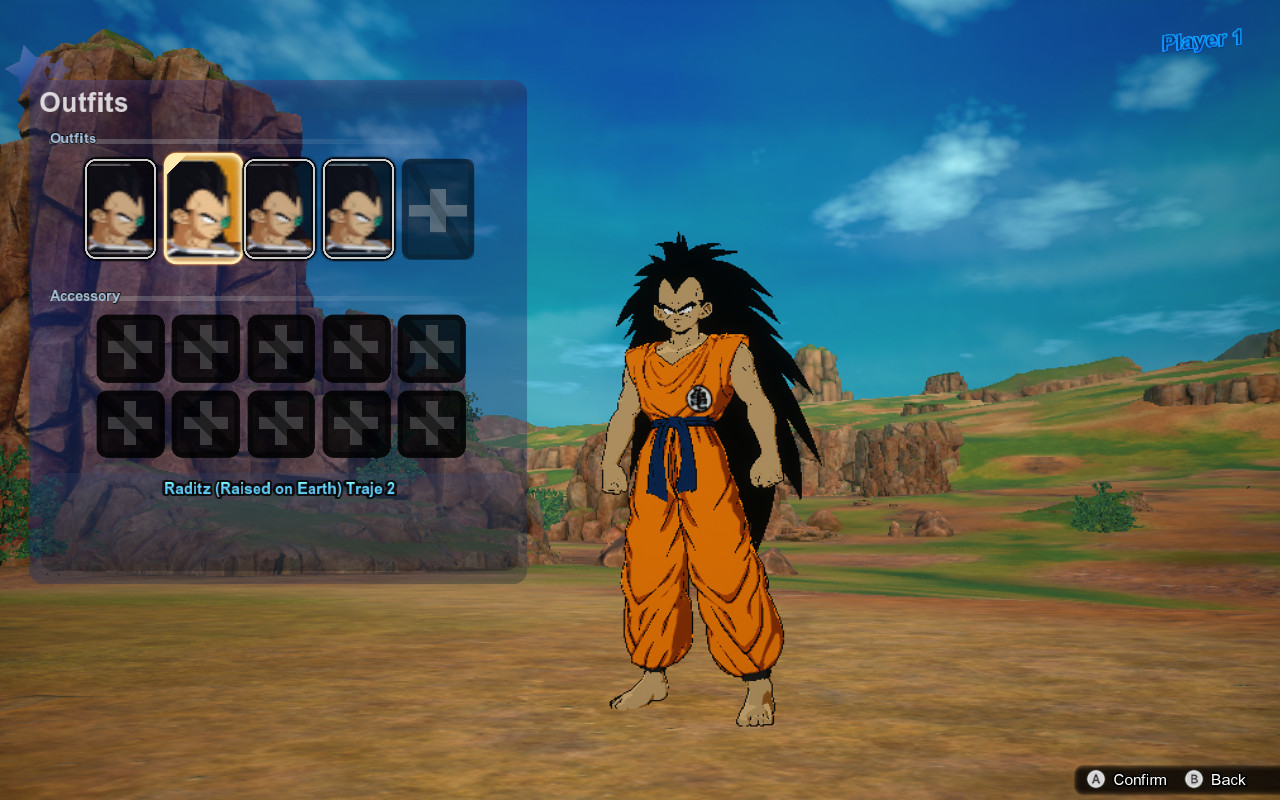Open the second accessory slot in the top row

(x=205, y=347)
